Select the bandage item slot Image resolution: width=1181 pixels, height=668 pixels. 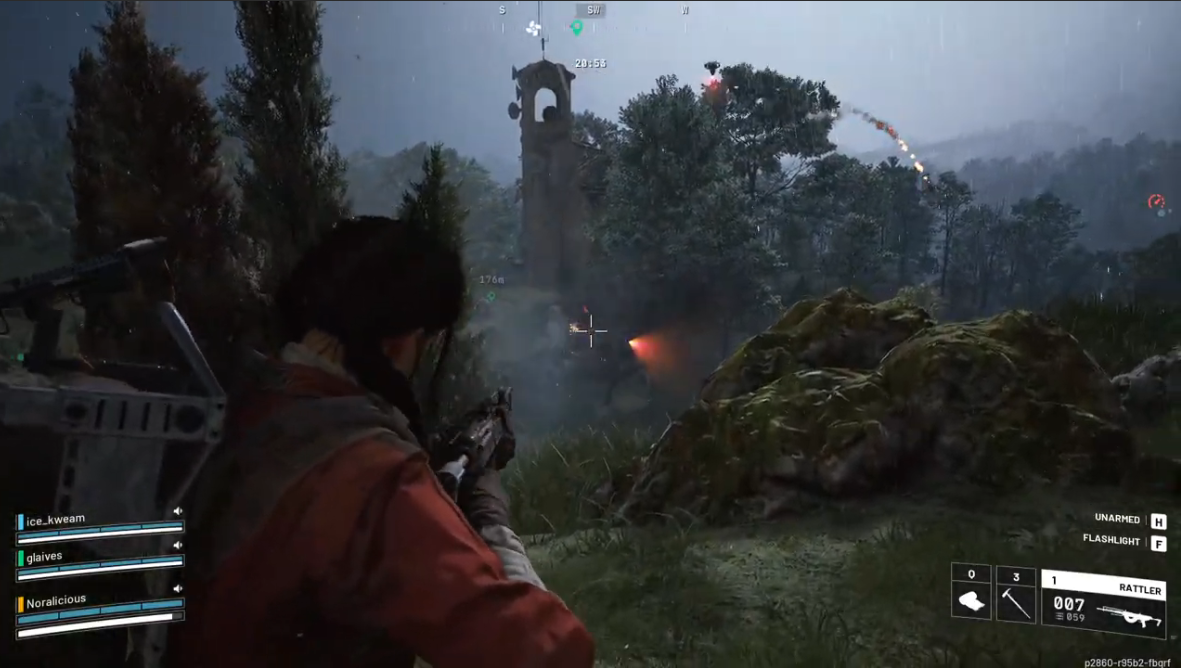coord(971,602)
